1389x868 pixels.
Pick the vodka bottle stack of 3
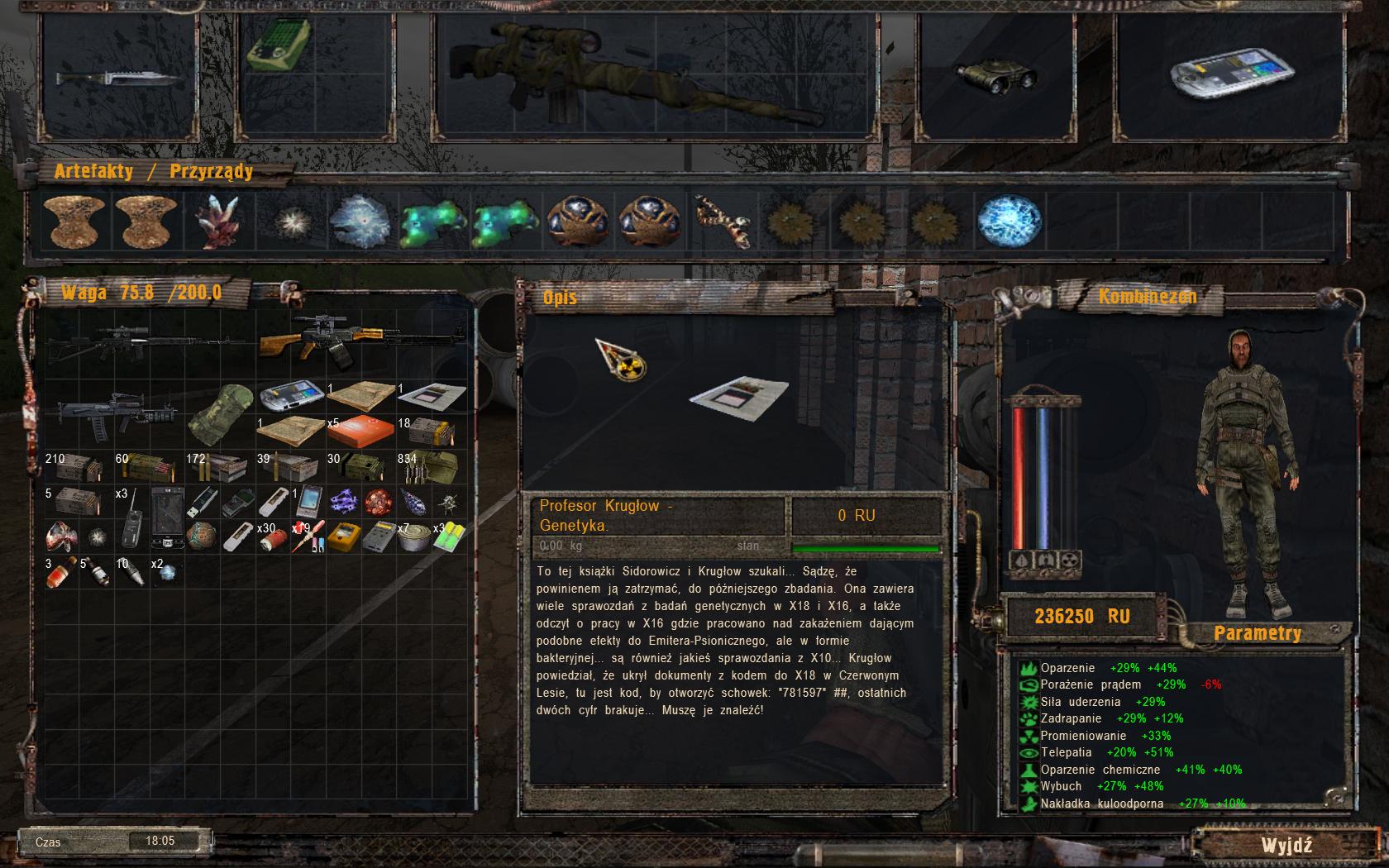(60, 571)
